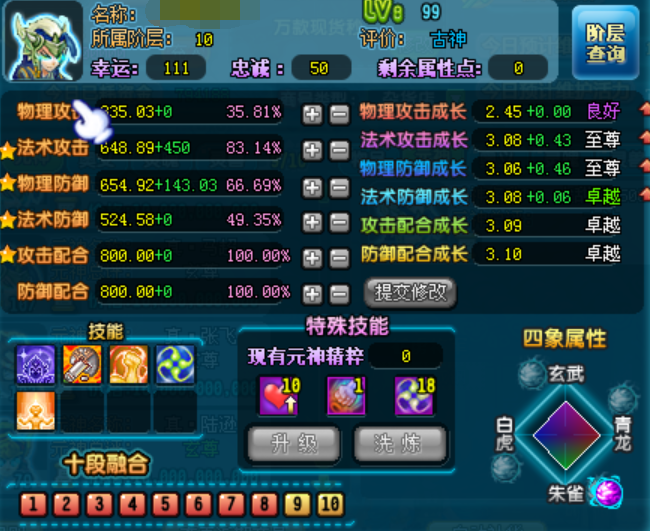
Task: Add a point to 物理防御
Action: (313, 186)
